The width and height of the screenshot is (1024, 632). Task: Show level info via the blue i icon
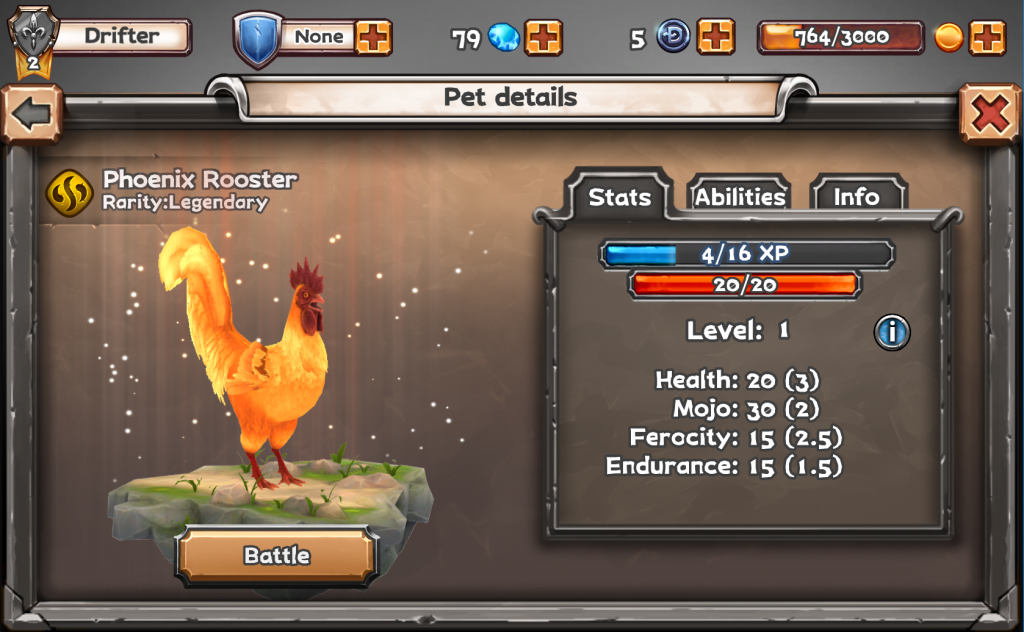click(x=892, y=331)
